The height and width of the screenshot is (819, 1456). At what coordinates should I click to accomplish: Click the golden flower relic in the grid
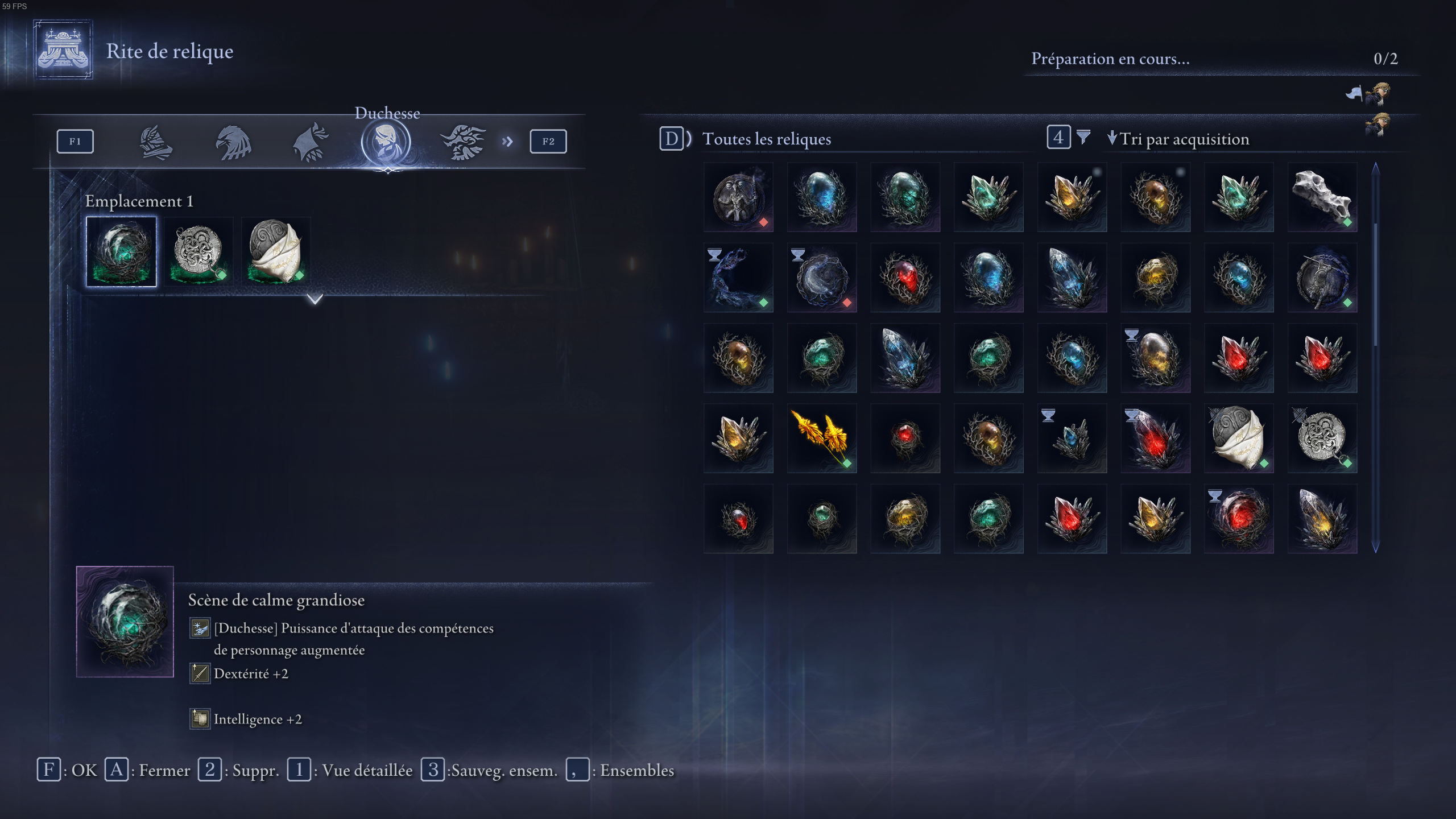coord(821,438)
